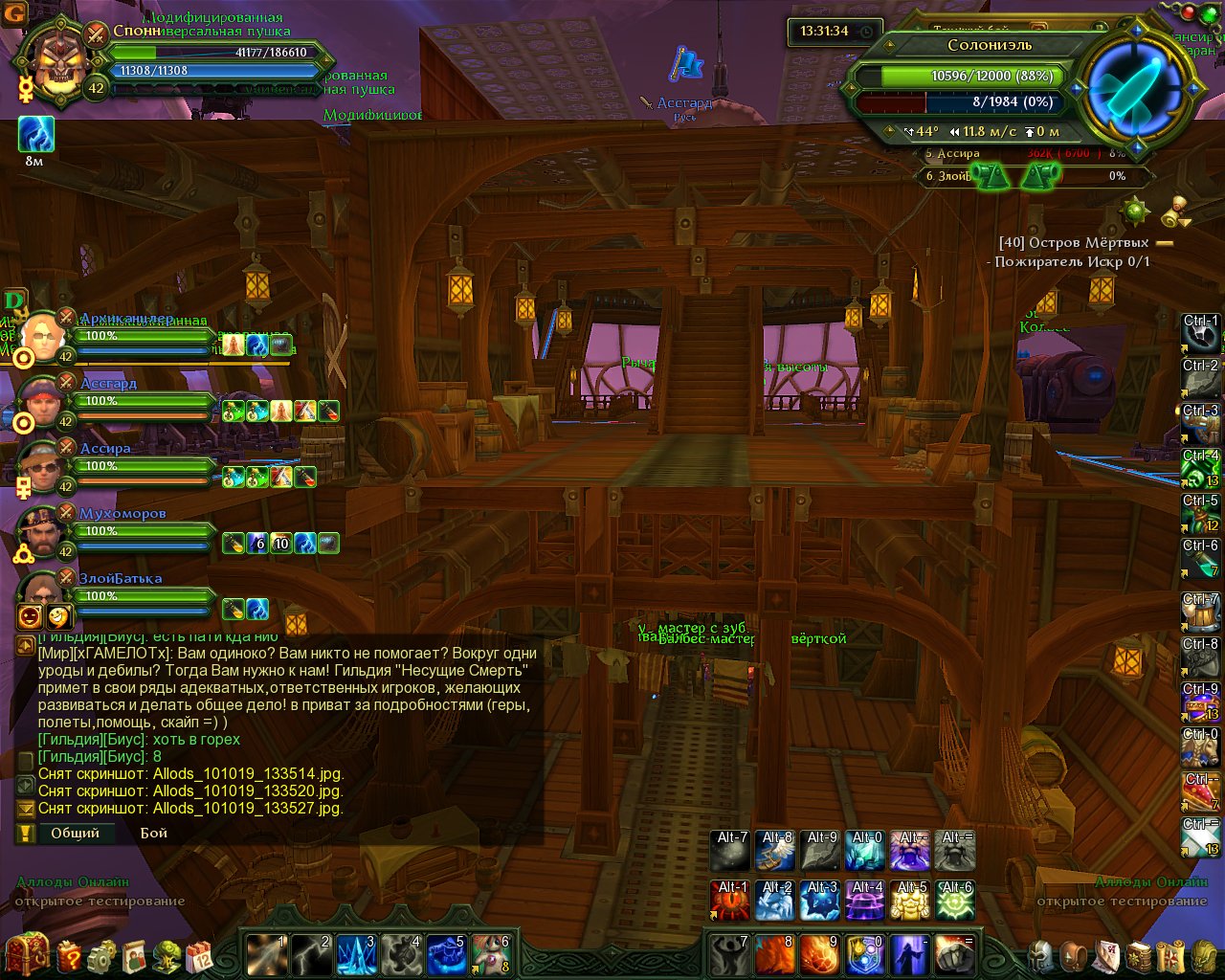
Task: Switch to the Бой chat tab
Action: pyautogui.click(x=154, y=833)
